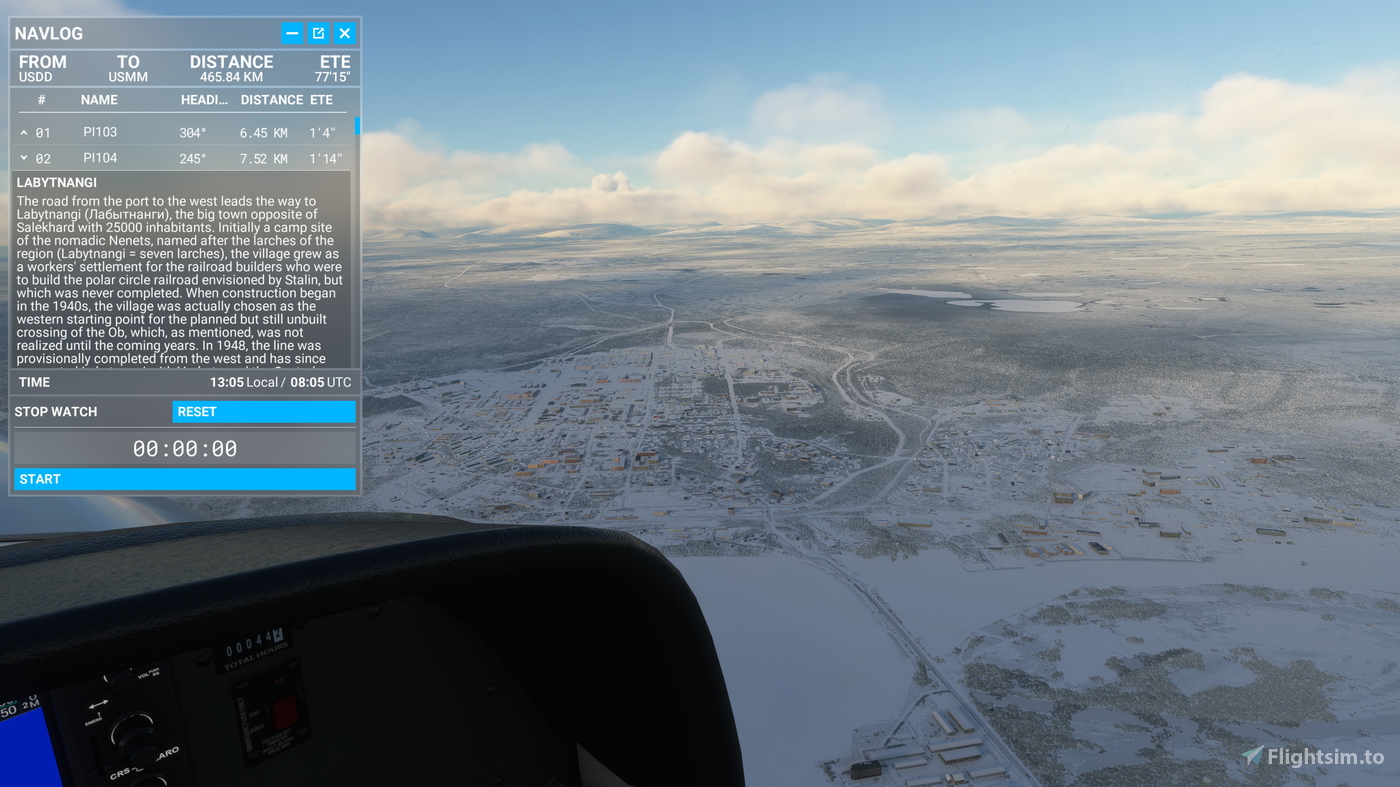This screenshot has height=787, width=1400.
Task: Collapse the PI103 waypoint arrow
Action: point(24,132)
